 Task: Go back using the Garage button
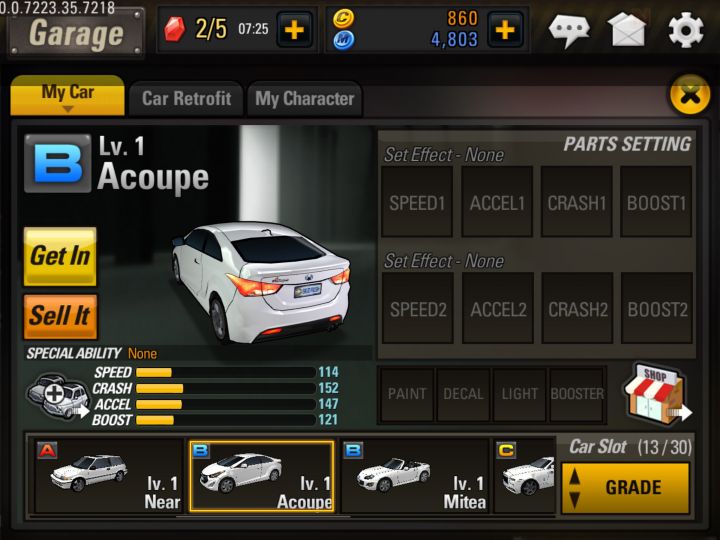click(x=76, y=33)
